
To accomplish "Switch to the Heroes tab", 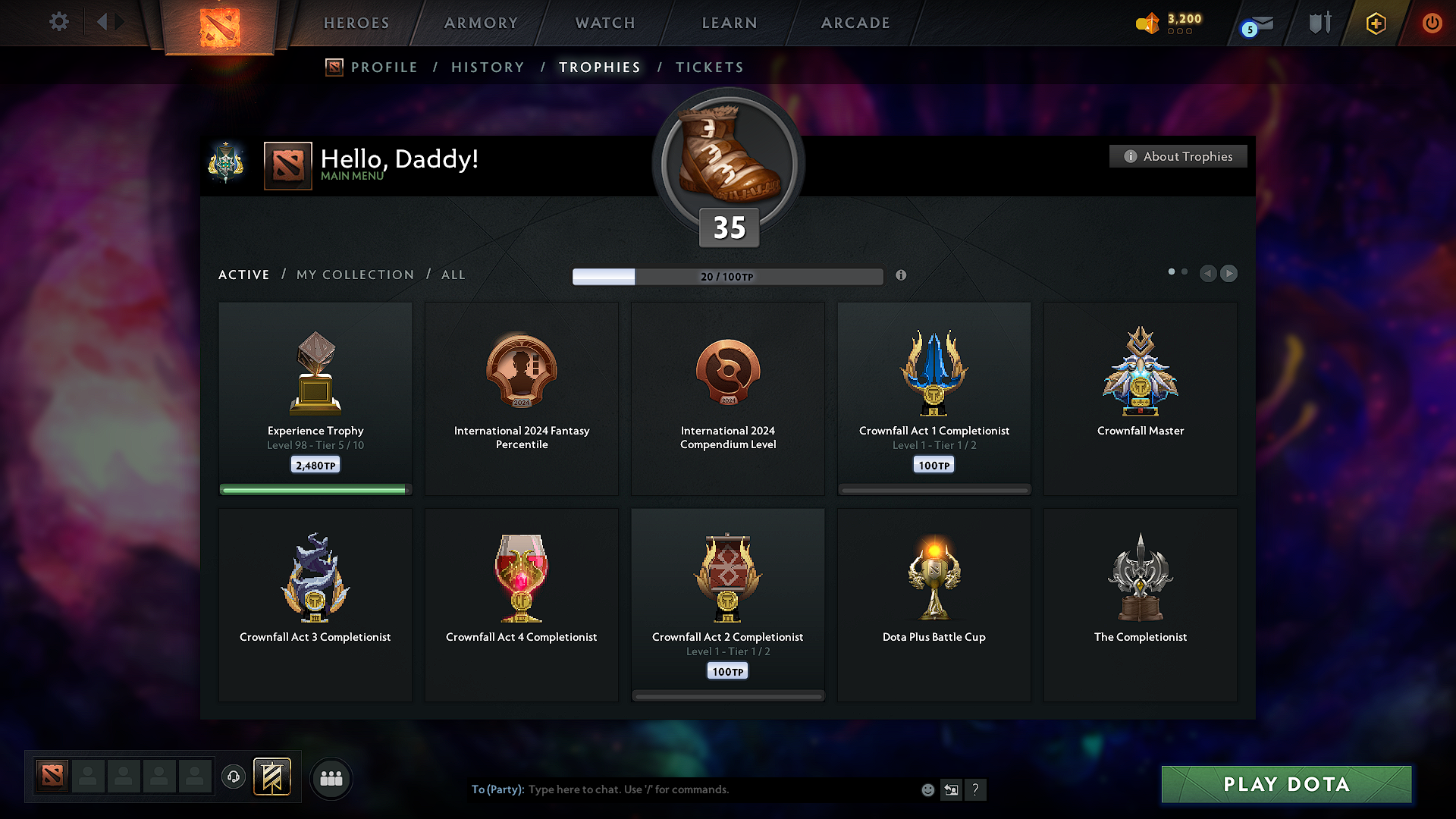I will pos(356,23).
